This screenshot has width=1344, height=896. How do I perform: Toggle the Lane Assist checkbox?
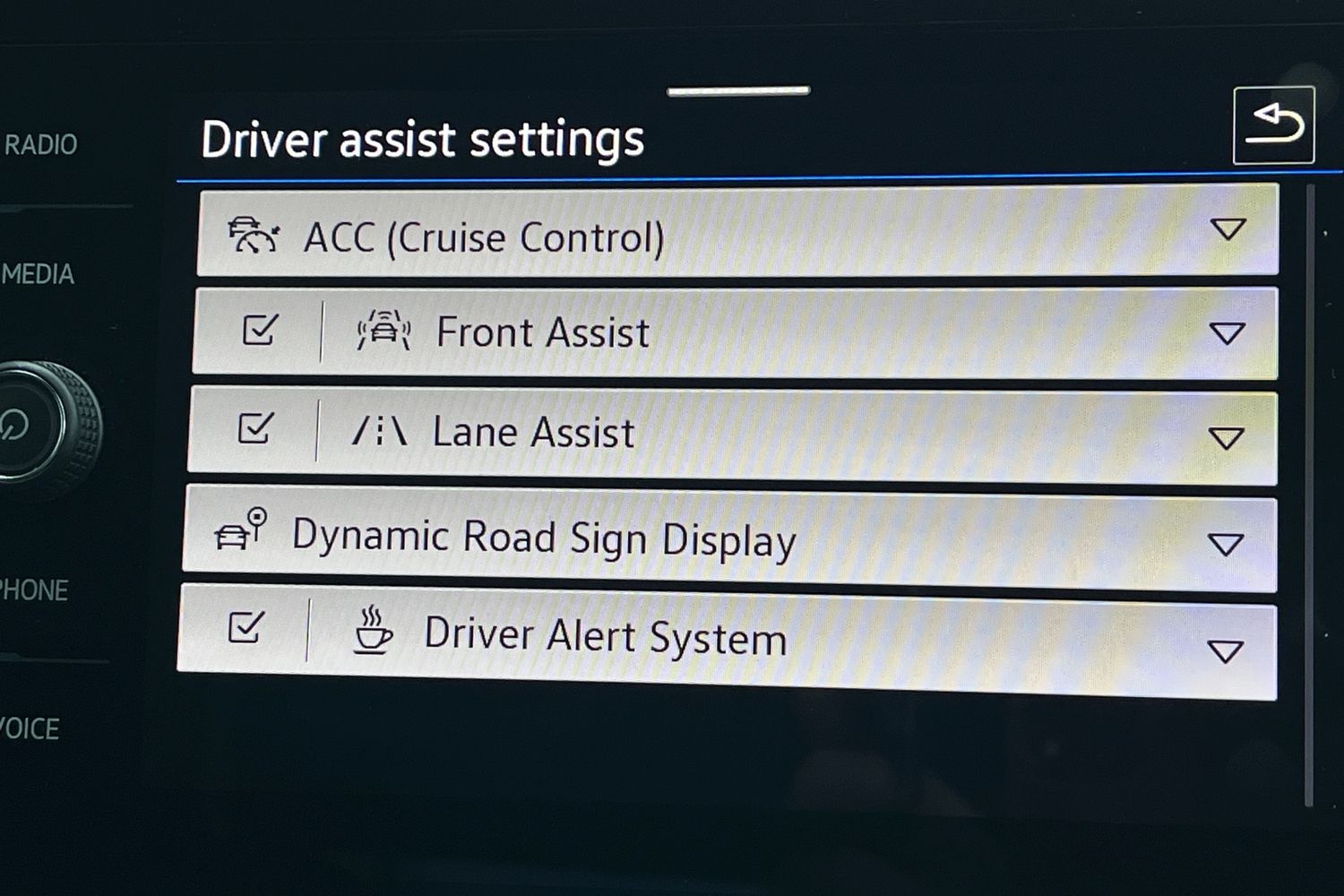tap(255, 428)
